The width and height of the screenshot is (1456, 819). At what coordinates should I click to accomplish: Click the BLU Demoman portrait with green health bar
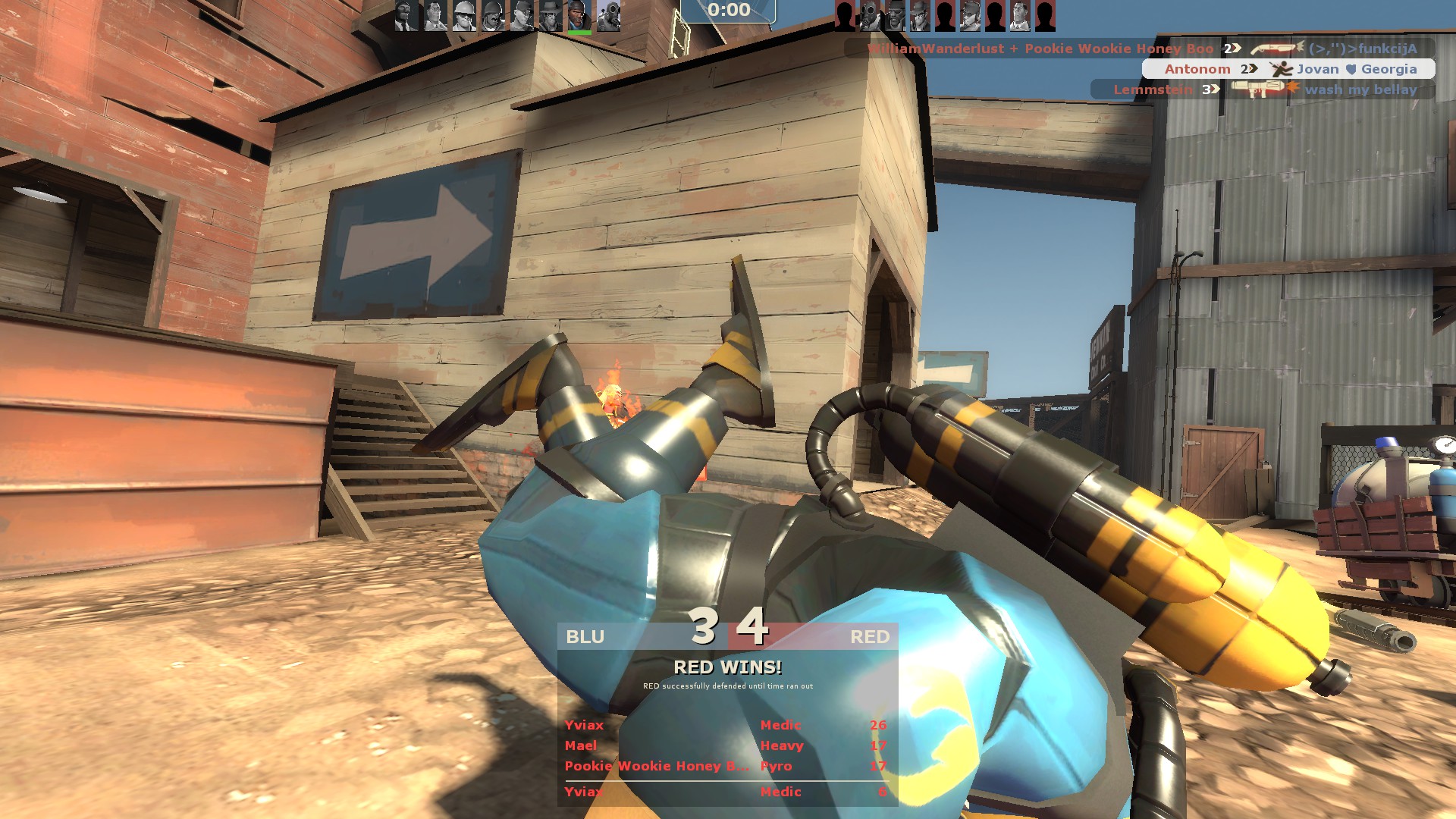click(579, 15)
